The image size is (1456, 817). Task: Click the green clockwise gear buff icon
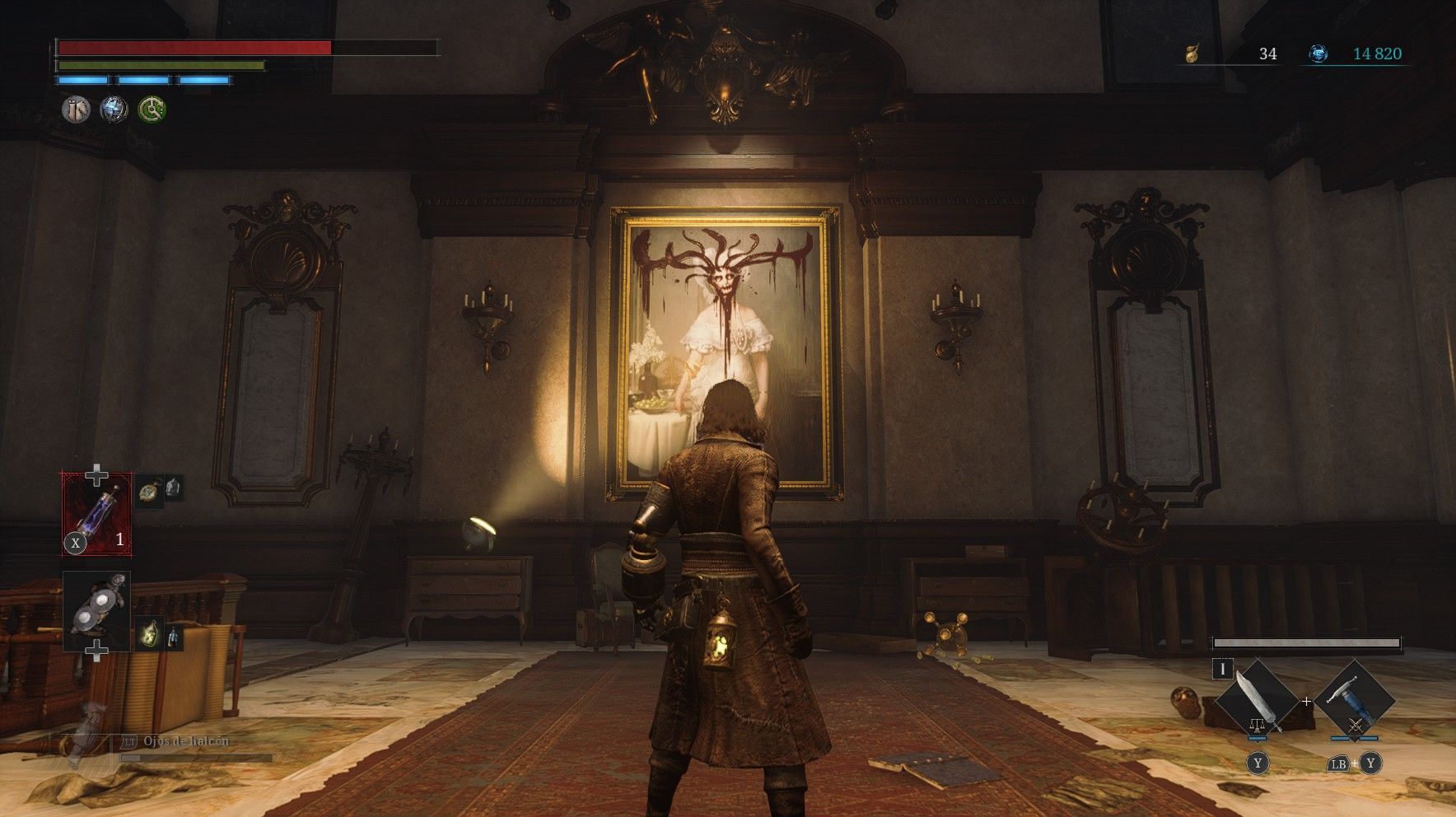pyautogui.click(x=152, y=109)
